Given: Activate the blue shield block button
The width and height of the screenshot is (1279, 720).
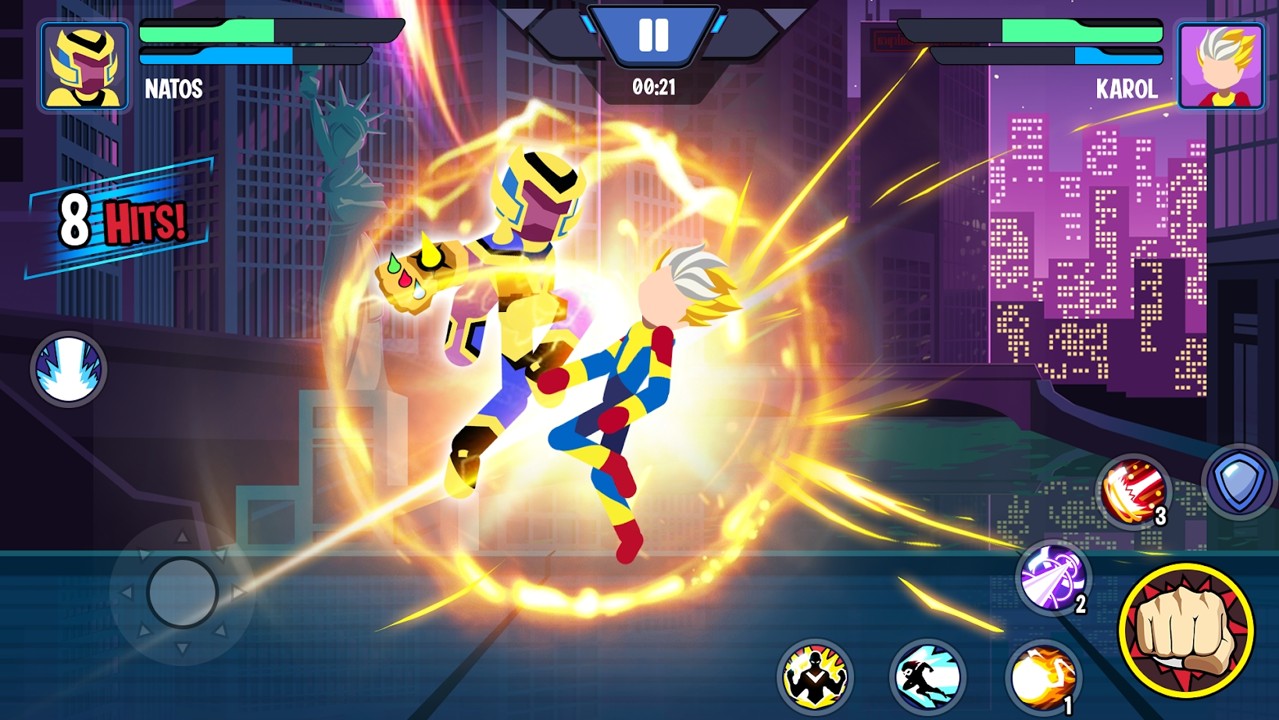Looking at the screenshot, I should (x=1239, y=481).
